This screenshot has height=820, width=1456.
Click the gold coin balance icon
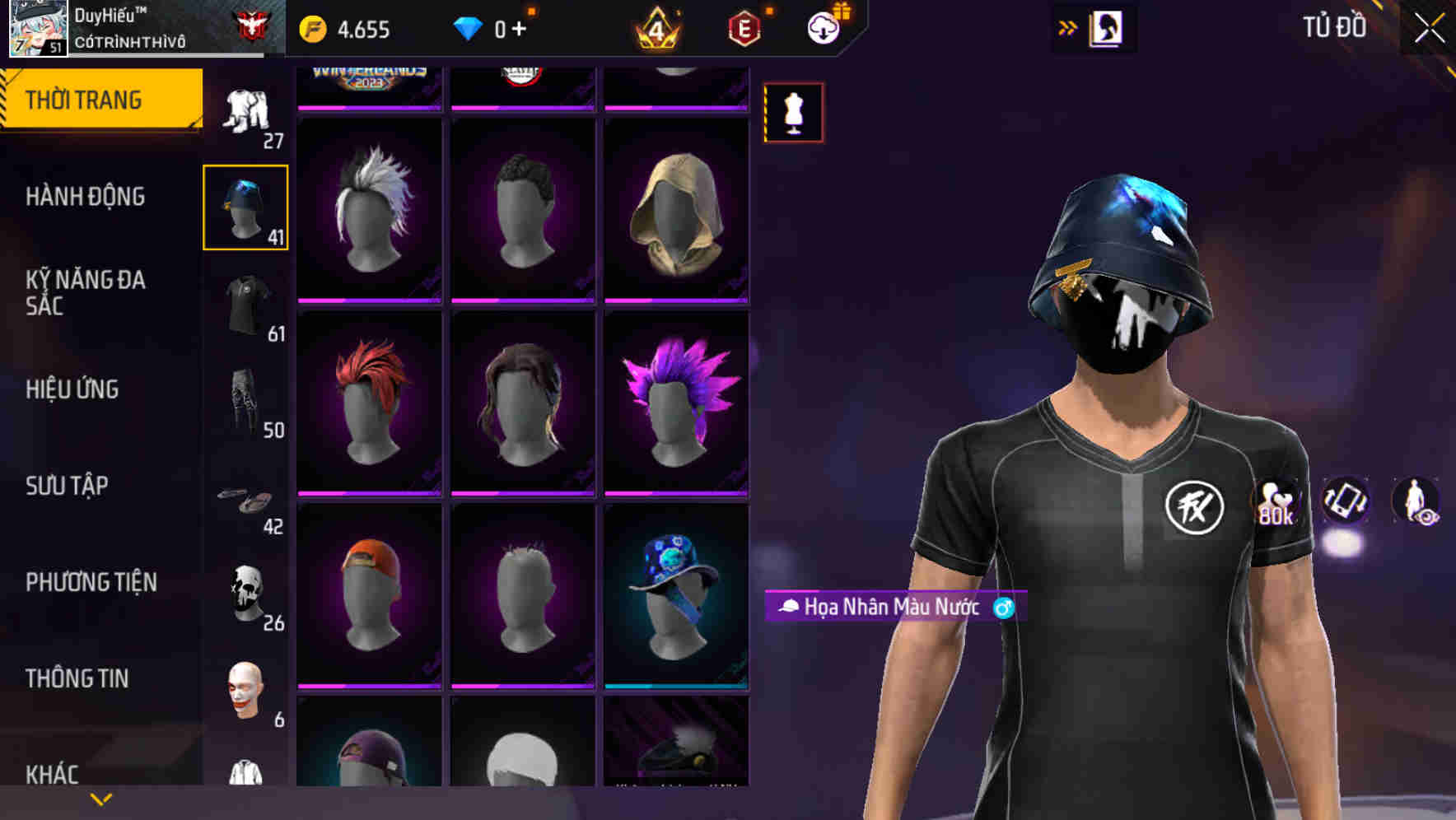pos(311,27)
